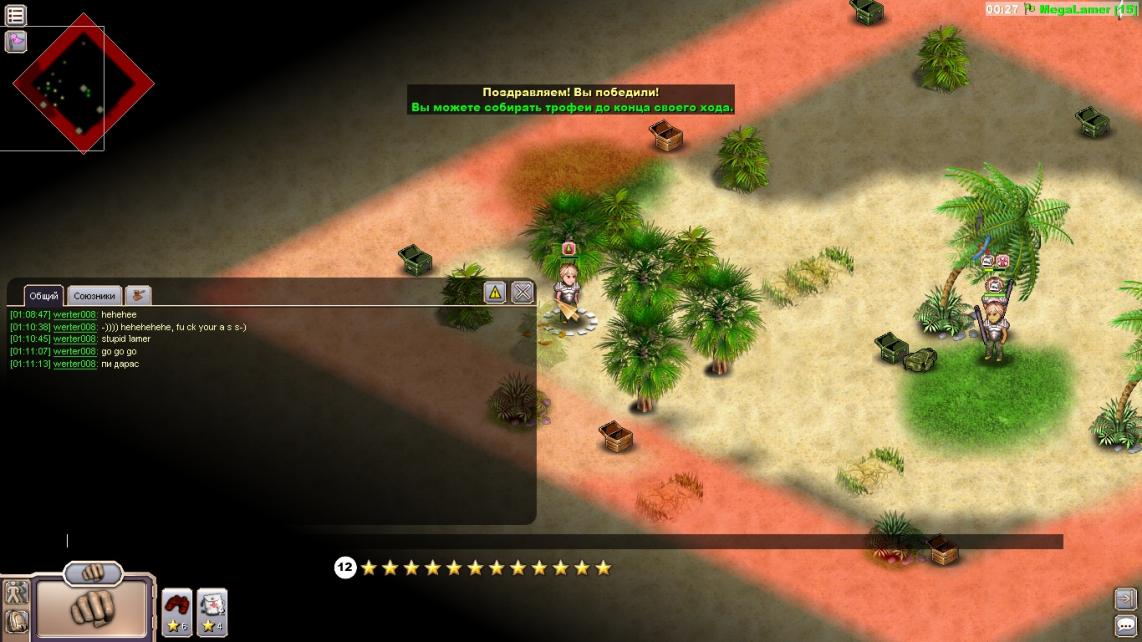Screen dimensions: 1142x642
Task: Select the large fist weapon slot
Action: pos(93,607)
